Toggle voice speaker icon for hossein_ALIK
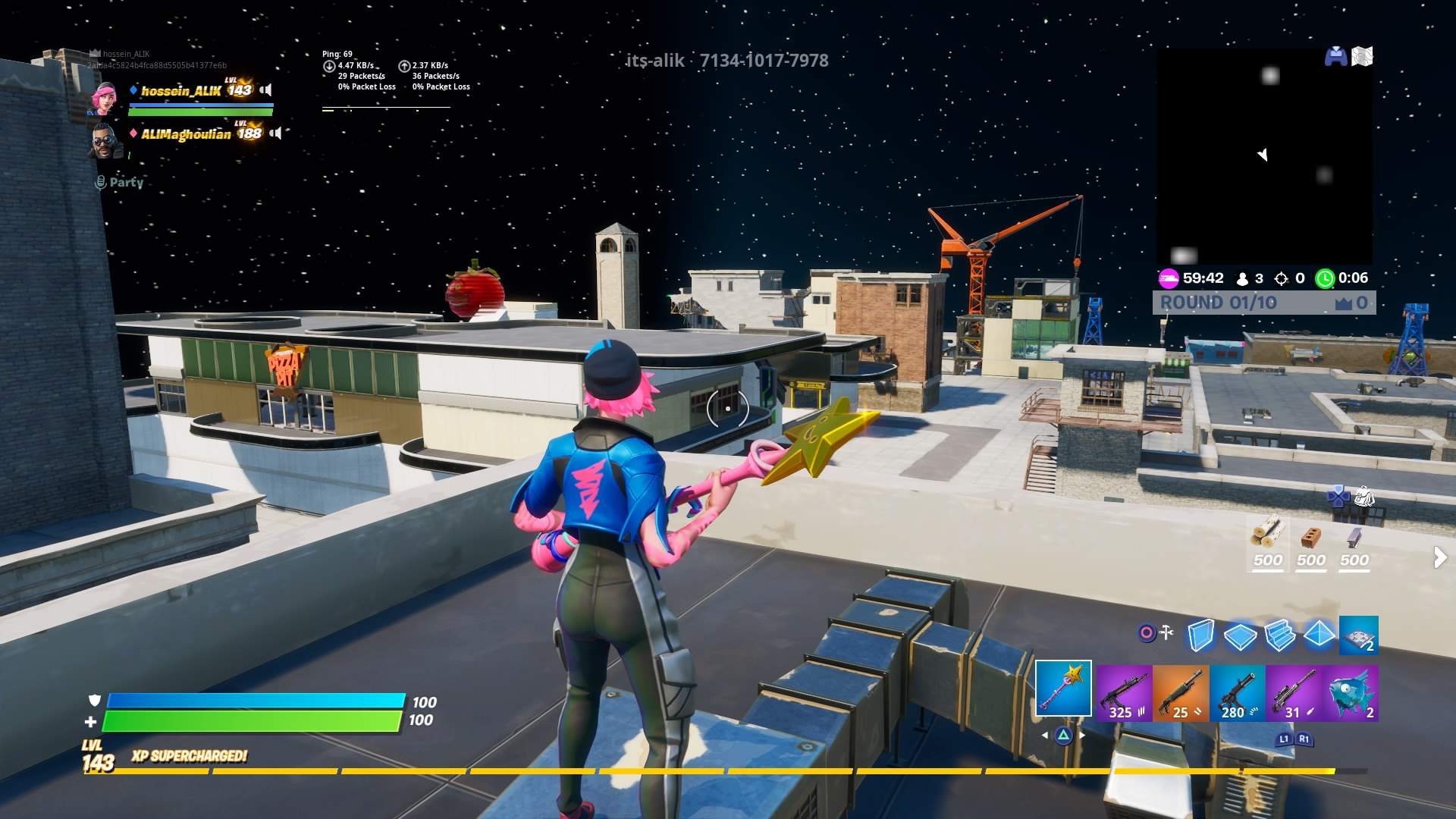This screenshot has width=1456, height=819. coord(266,90)
